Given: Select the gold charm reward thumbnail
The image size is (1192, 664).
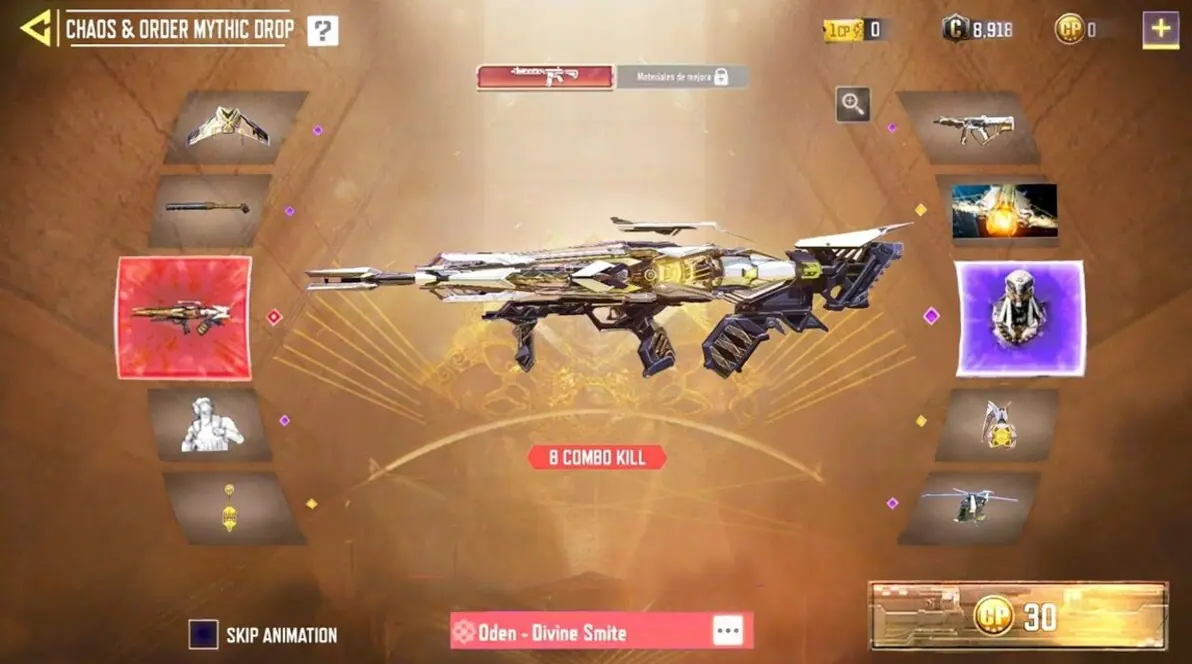Looking at the screenshot, I should click(232, 508).
